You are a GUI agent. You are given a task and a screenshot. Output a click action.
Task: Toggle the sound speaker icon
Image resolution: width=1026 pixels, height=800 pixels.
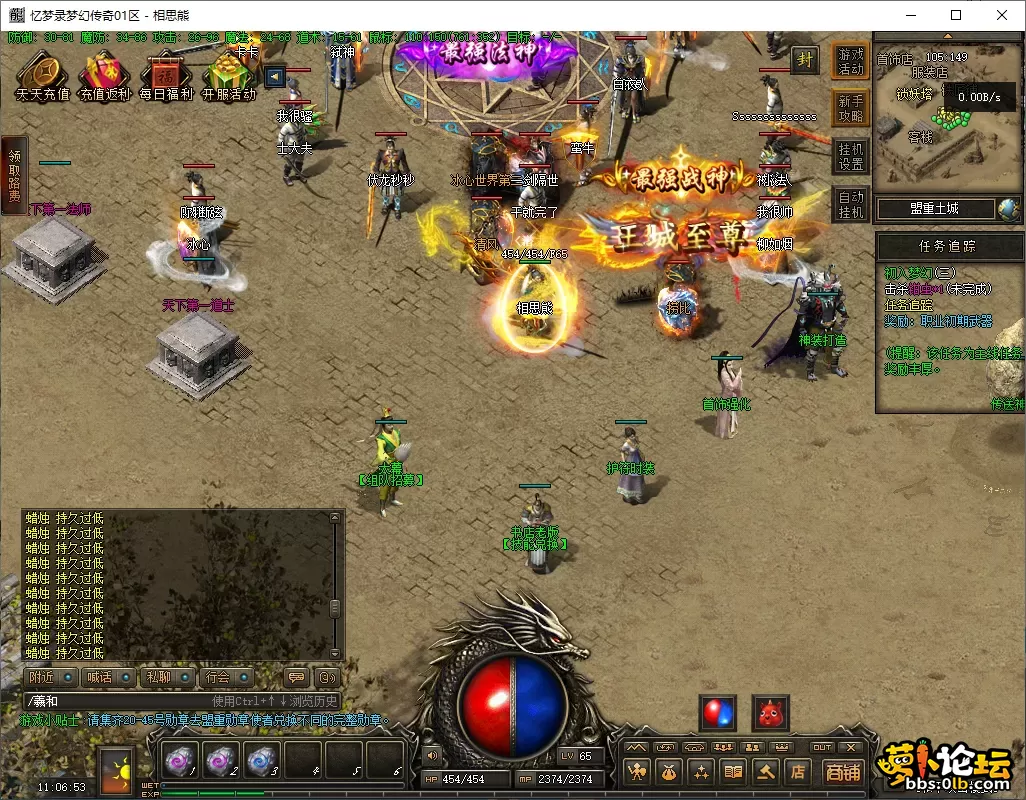click(x=432, y=756)
